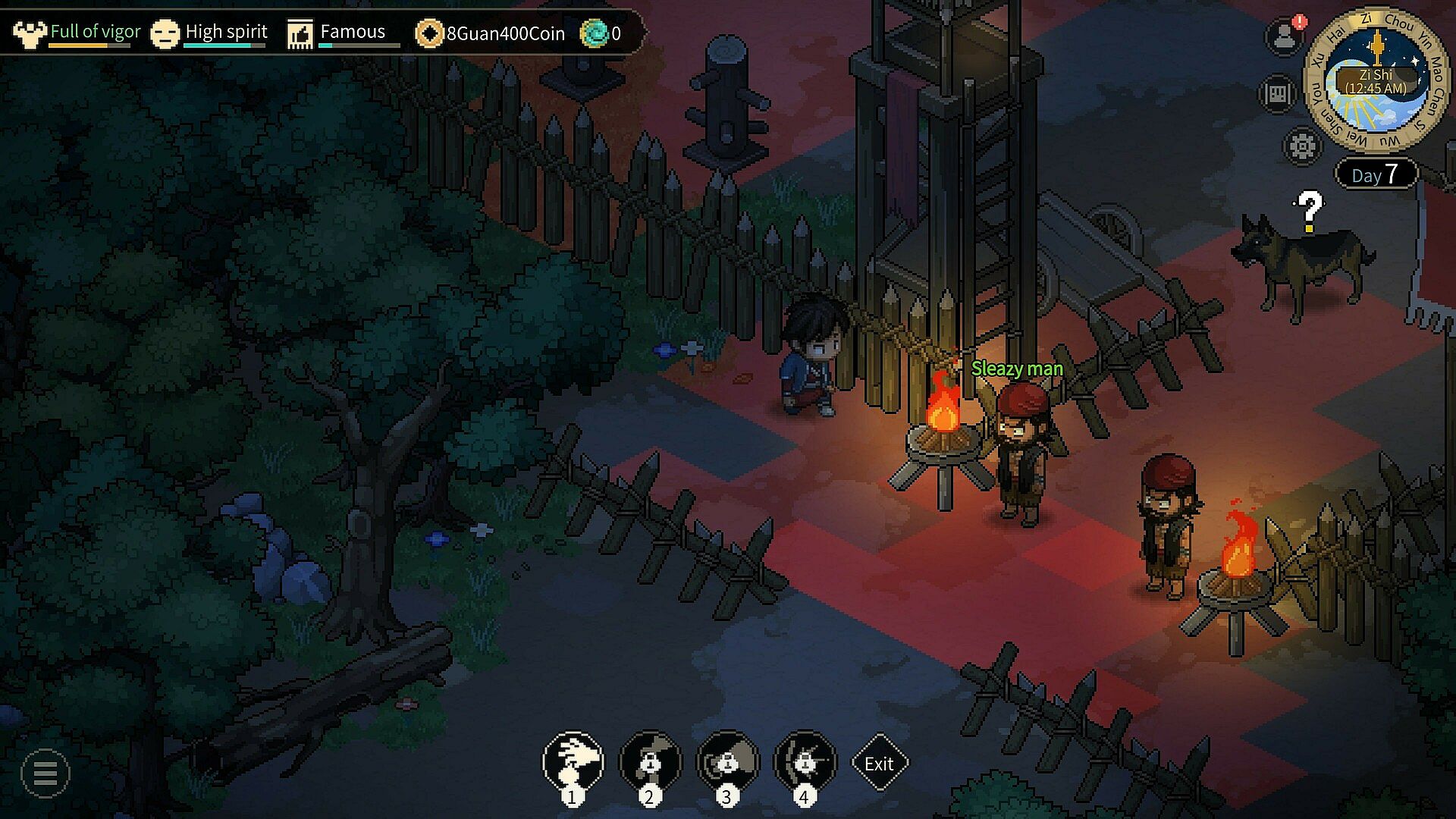1456x819 pixels.
Task: Click the Zi Shi time-of-day clock
Action: pos(1376,80)
